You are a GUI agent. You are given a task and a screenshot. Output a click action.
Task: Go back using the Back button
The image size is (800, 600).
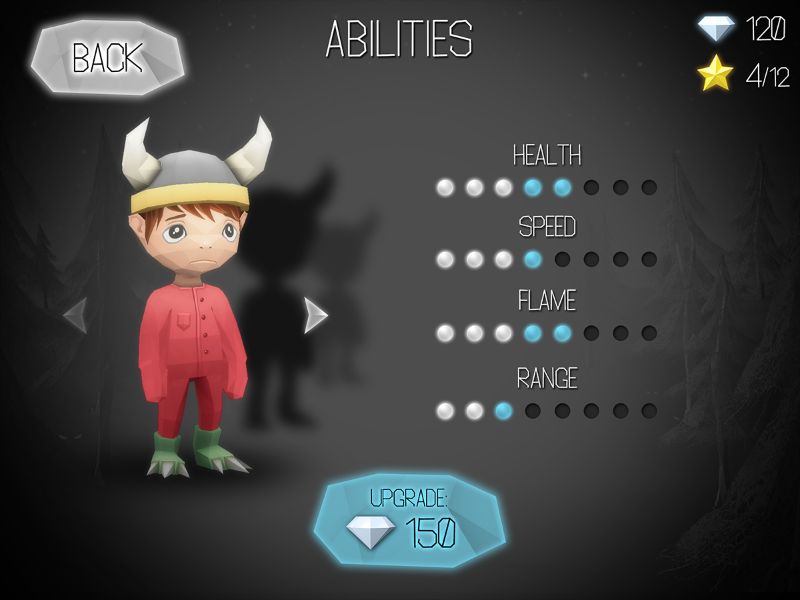107,58
